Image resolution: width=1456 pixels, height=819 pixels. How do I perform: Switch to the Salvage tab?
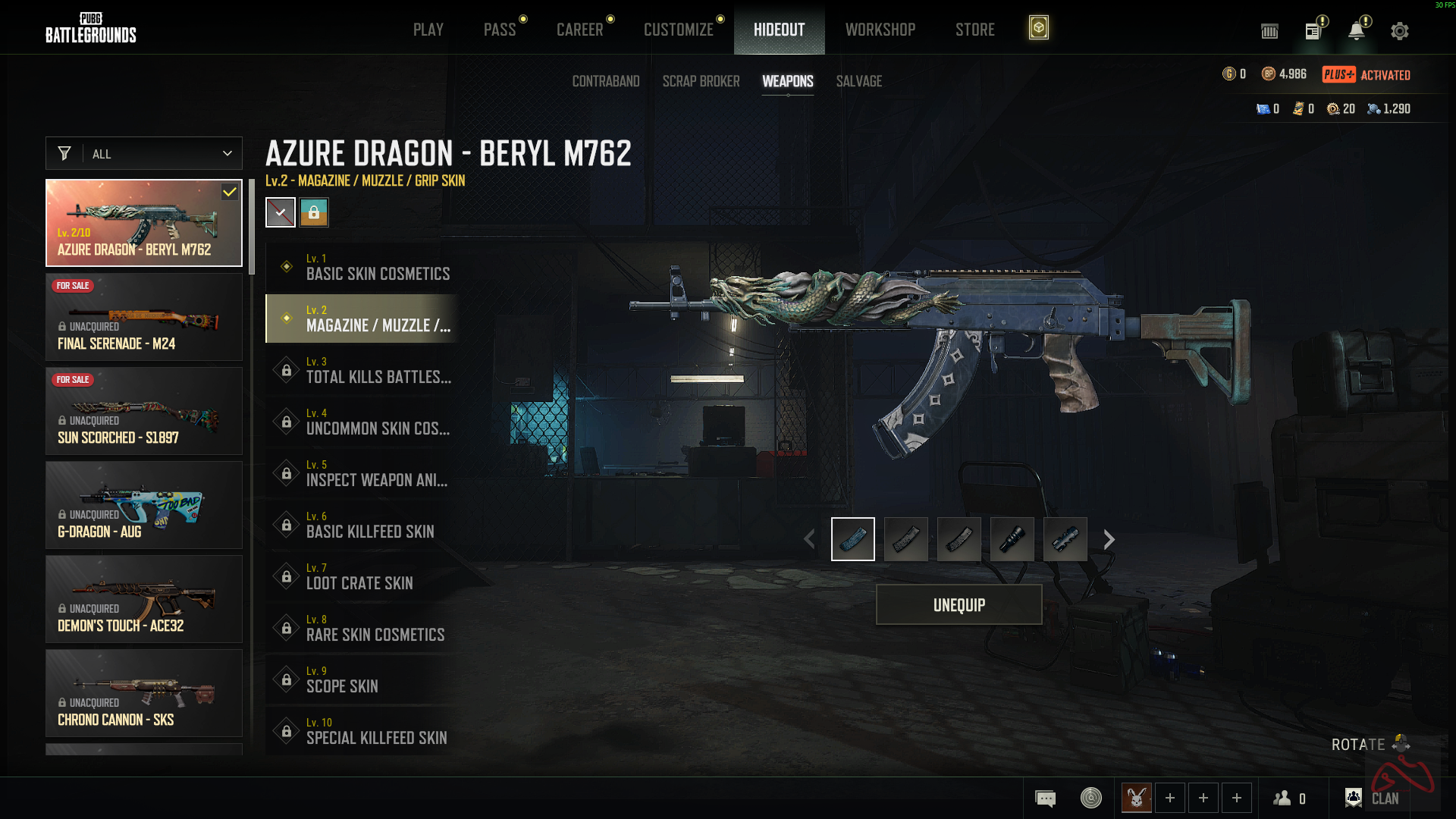point(858,81)
